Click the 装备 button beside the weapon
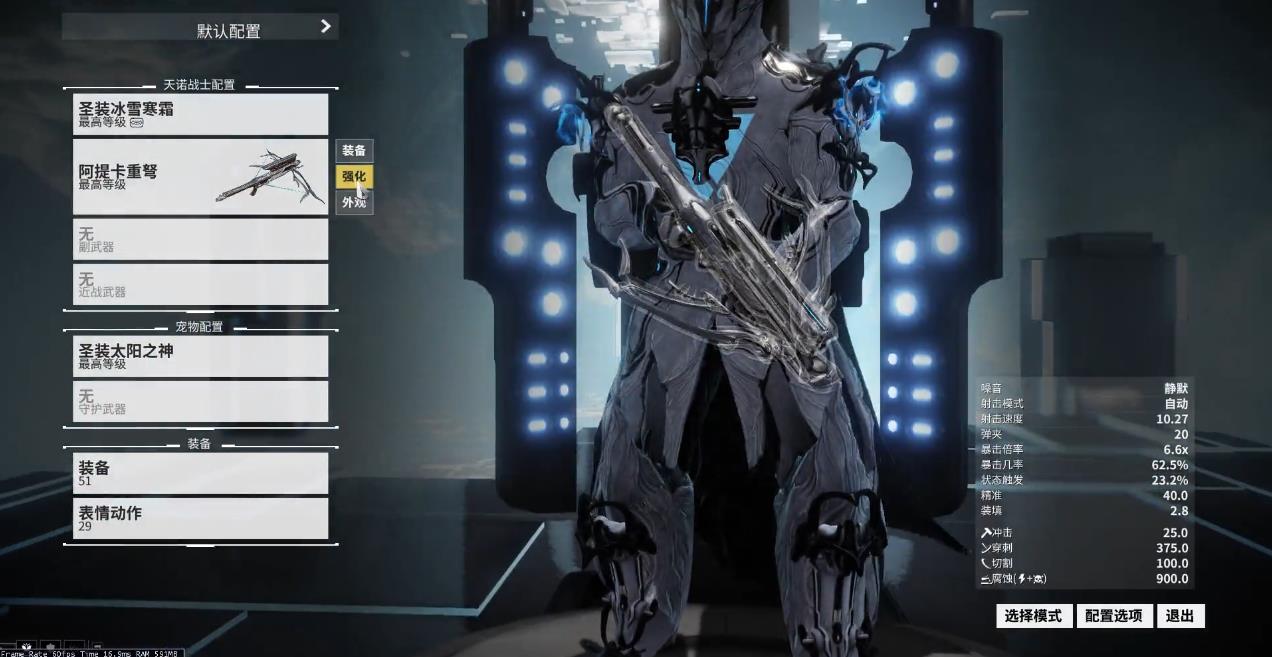Image resolution: width=1272 pixels, height=657 pixels. click(354, 151)
